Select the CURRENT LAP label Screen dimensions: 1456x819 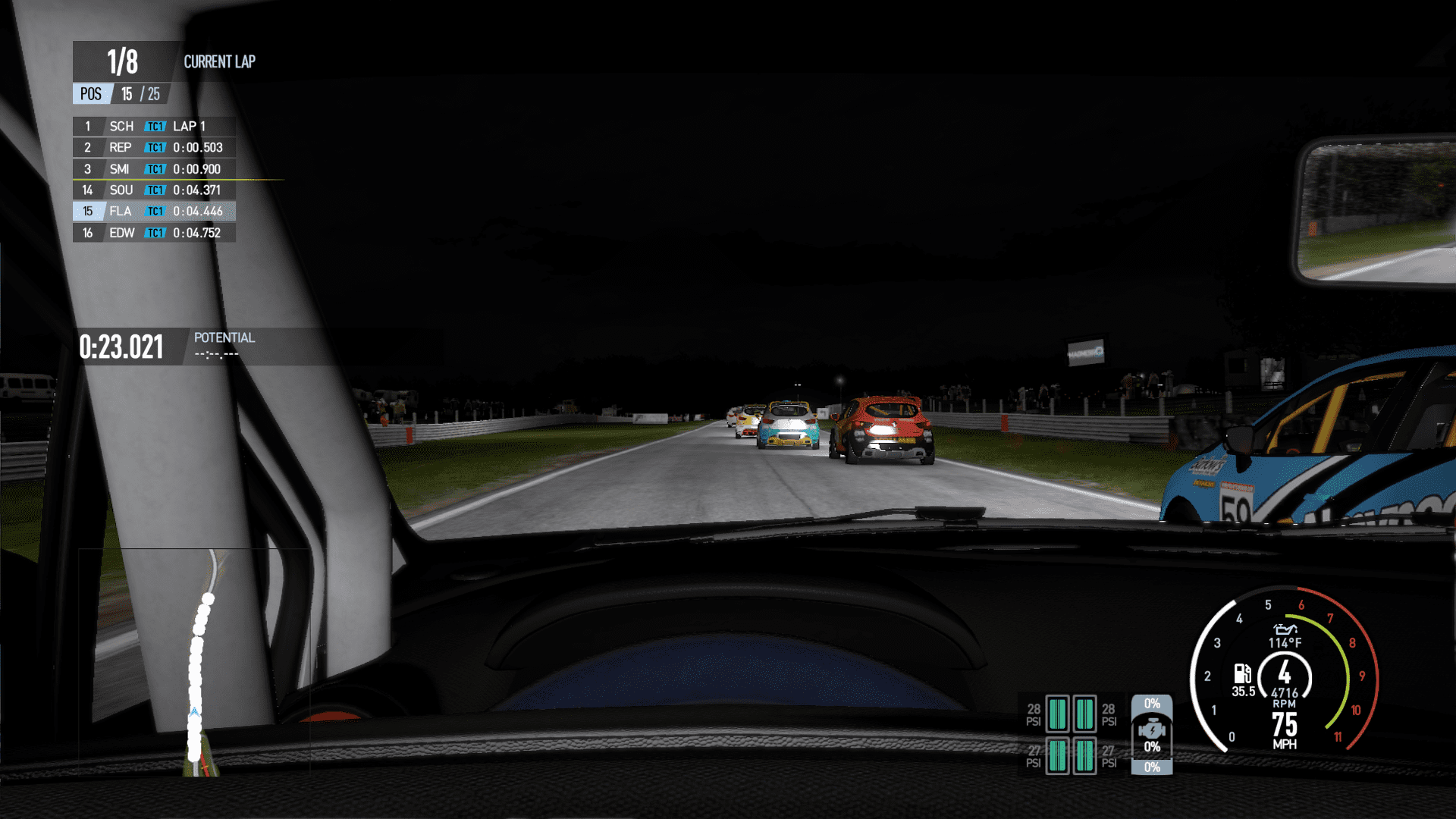pyautogui.click(x=219, y=62)
